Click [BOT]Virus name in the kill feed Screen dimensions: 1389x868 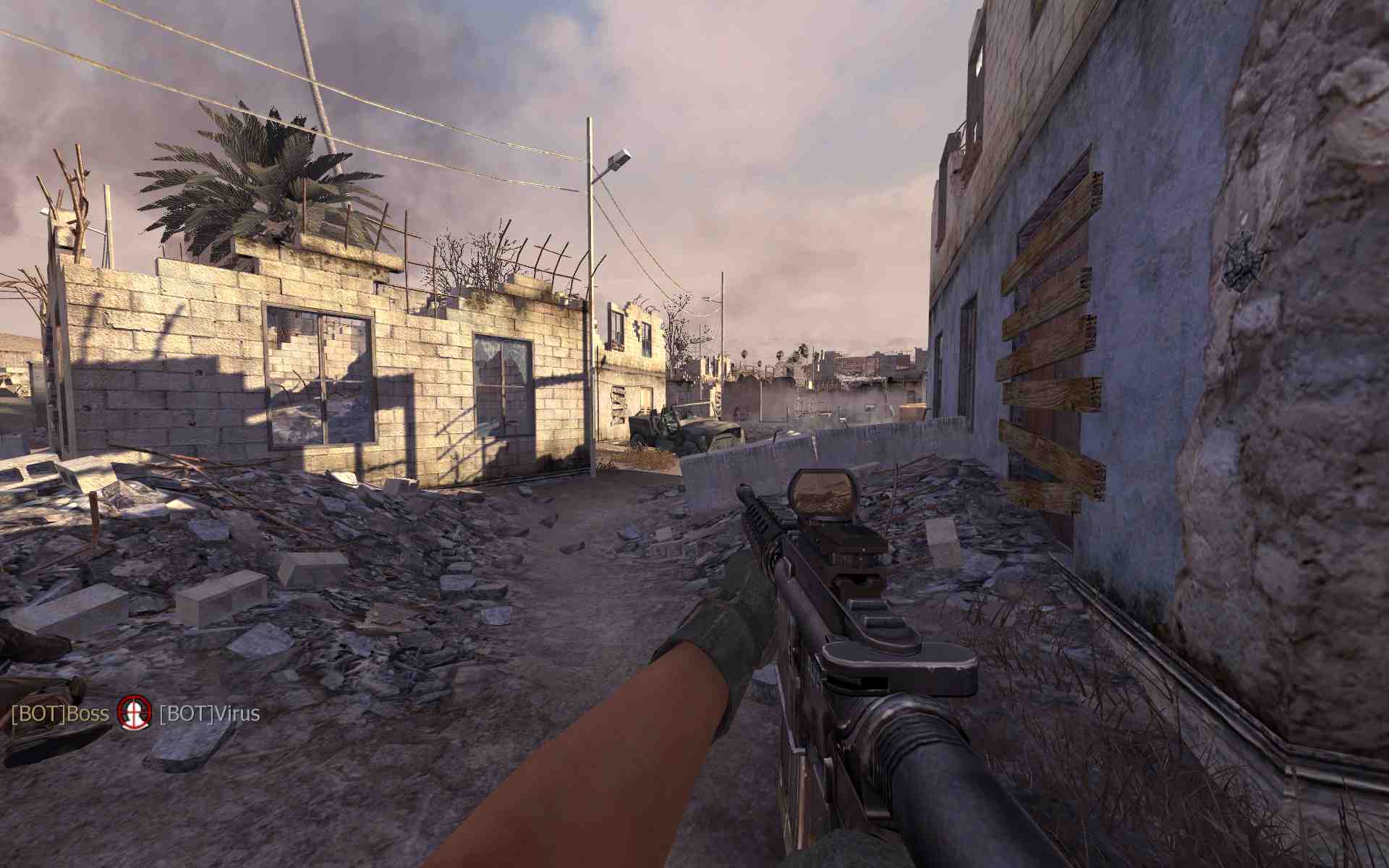(x=209, y=715)
